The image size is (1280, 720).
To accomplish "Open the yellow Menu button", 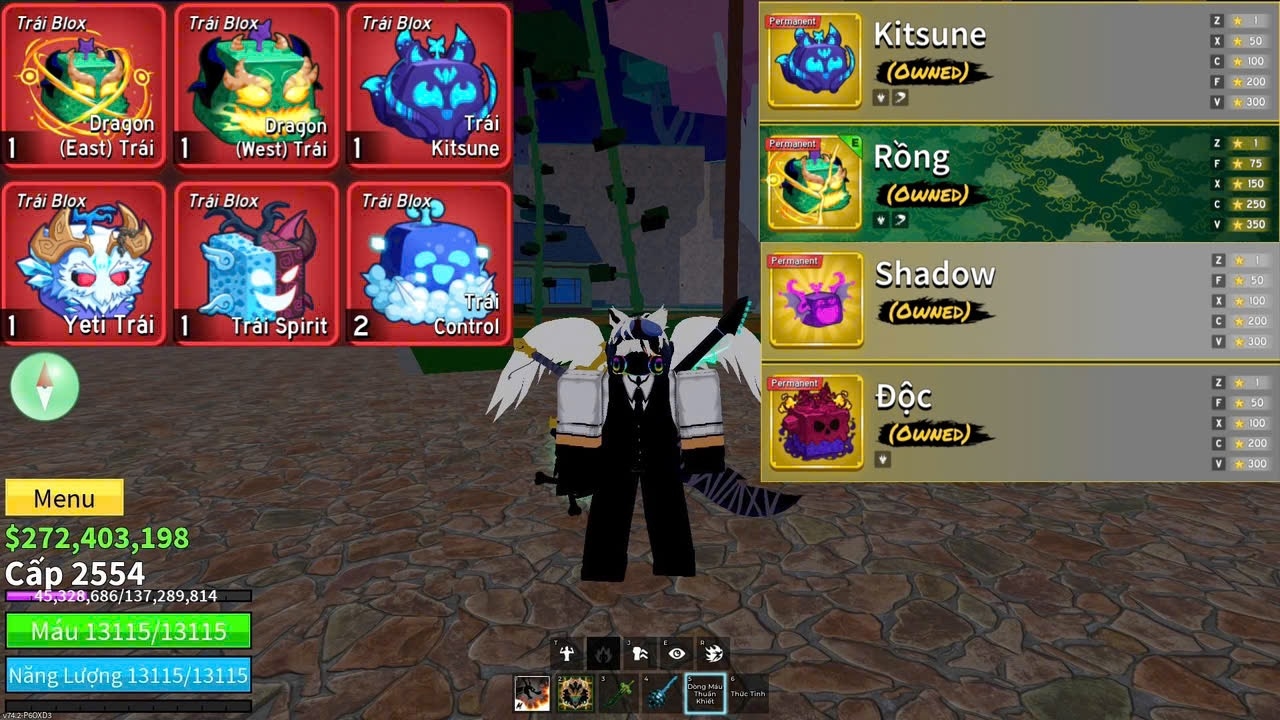I will tap(64, 498).
